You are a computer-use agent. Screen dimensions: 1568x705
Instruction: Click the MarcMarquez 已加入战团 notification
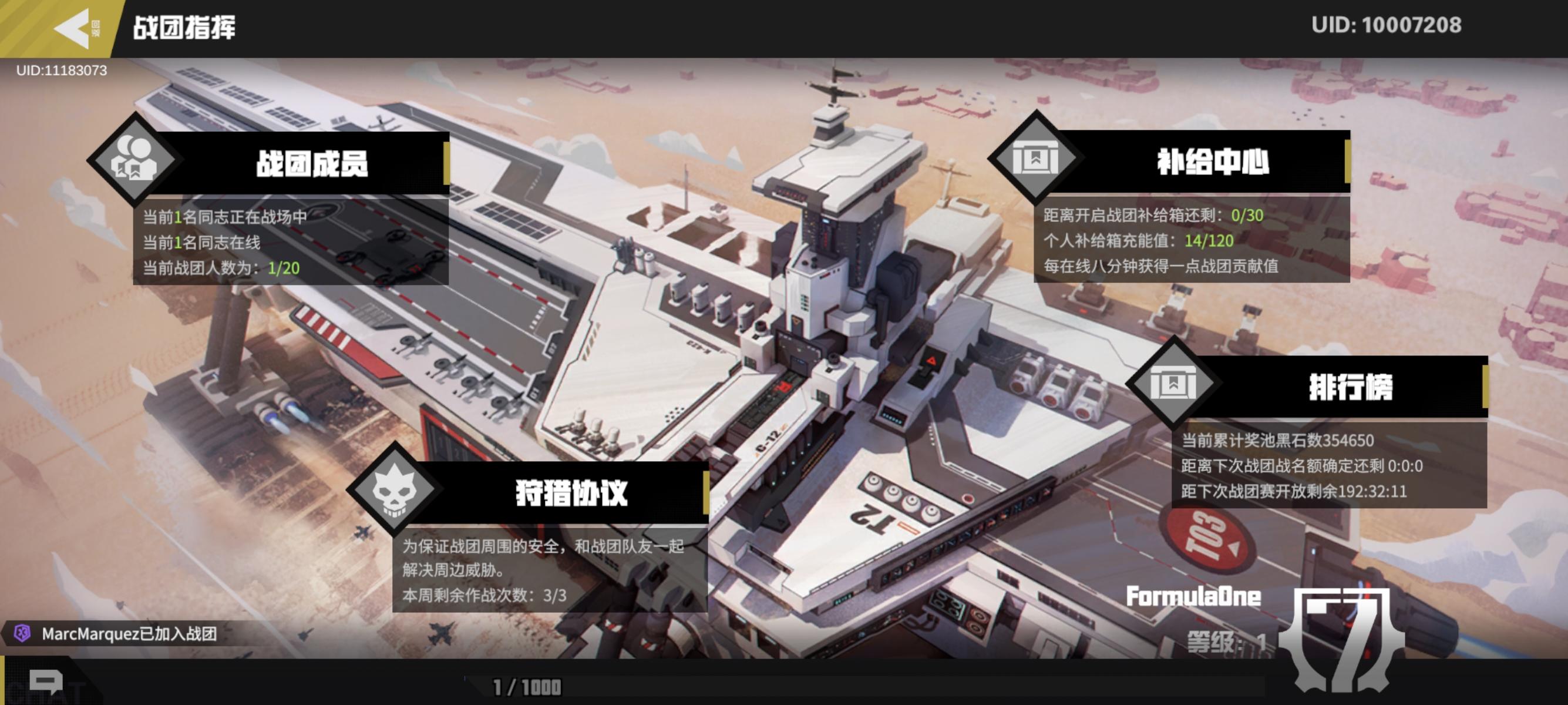tap(128, 634)
